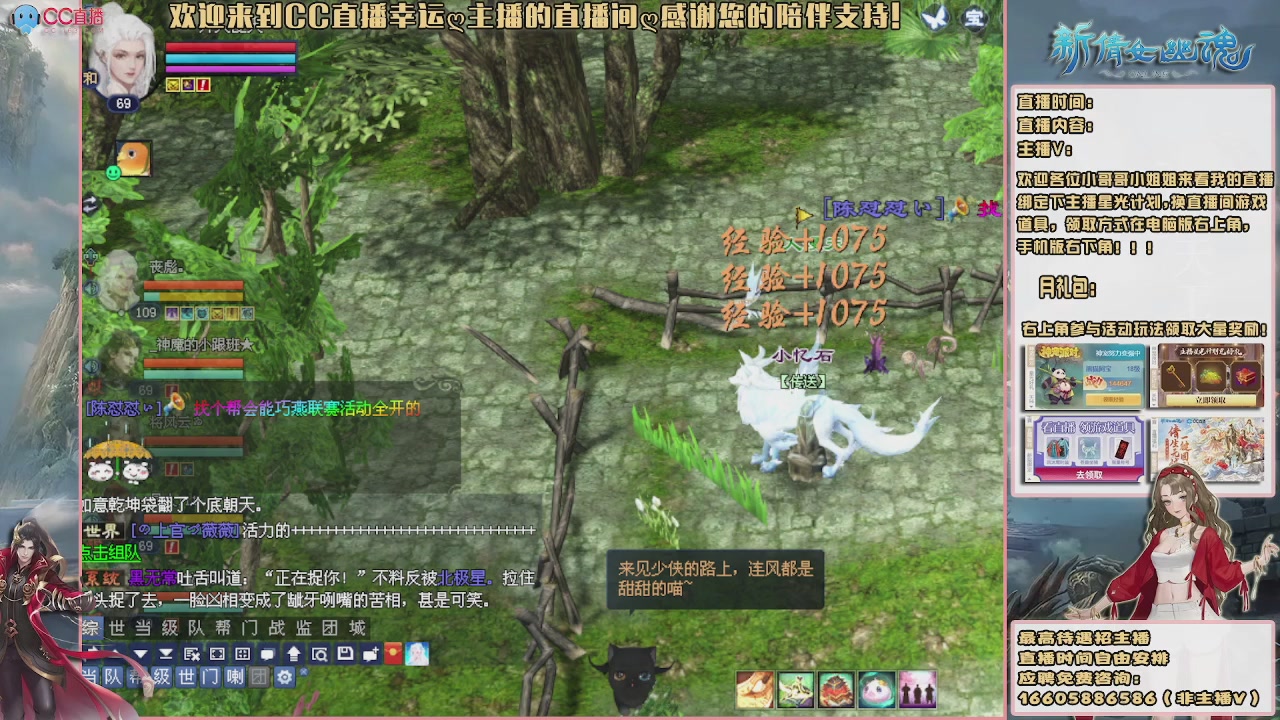Click the double-arrow jump to latest chat
Viewport: 1280px width, 720px height.
(x=167, y=654)
